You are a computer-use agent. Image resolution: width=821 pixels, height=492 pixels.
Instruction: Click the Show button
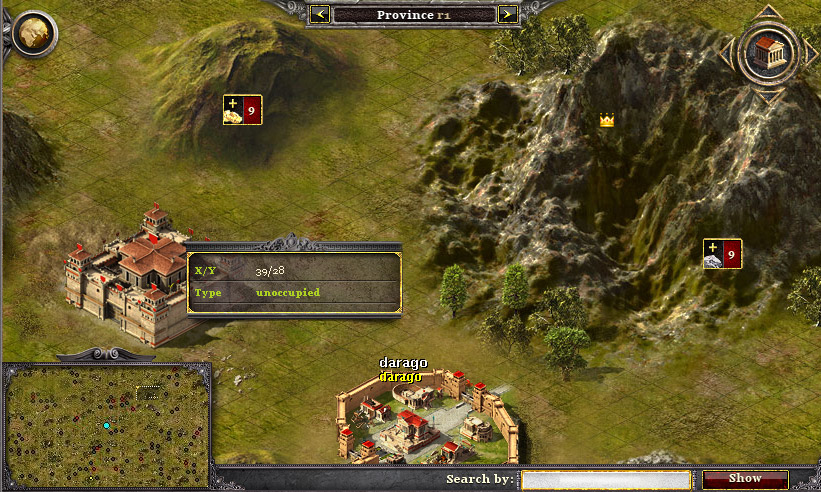tap(745, 479)
